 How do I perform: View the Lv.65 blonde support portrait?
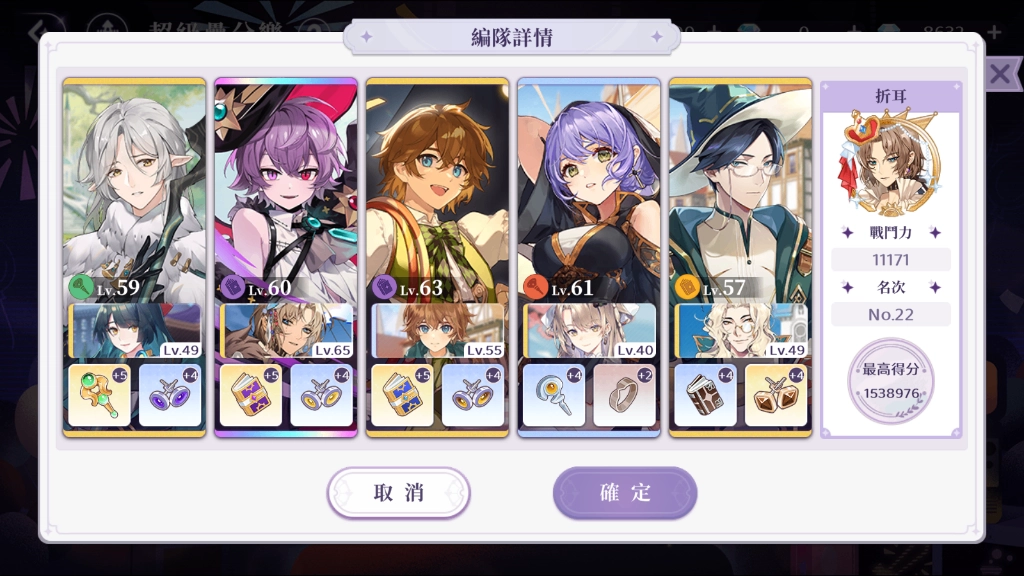click(x=287, y=331)
